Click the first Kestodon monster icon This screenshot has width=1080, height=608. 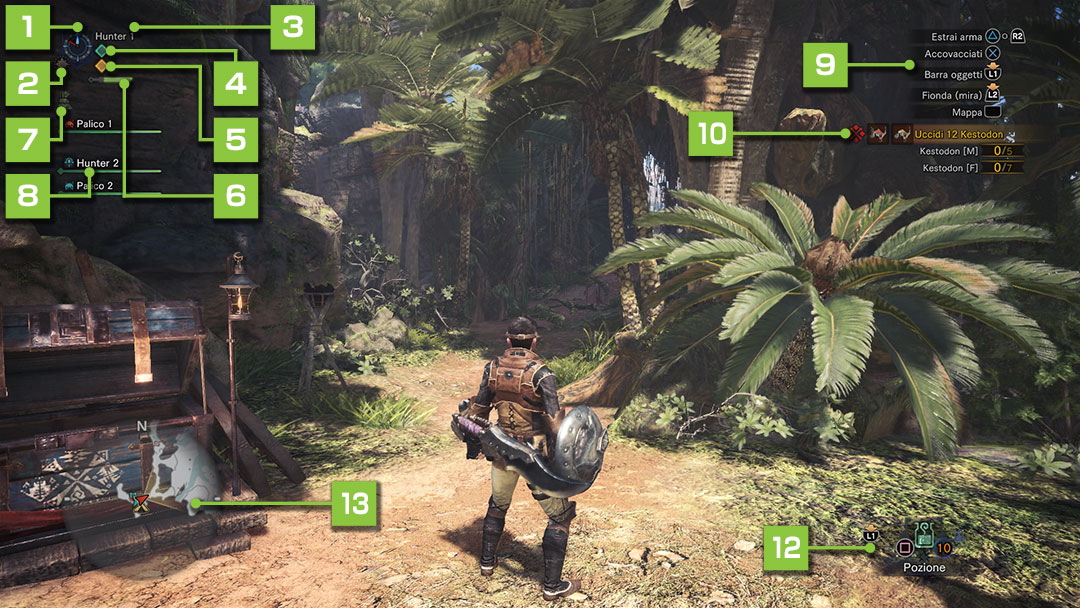point(879,134)
